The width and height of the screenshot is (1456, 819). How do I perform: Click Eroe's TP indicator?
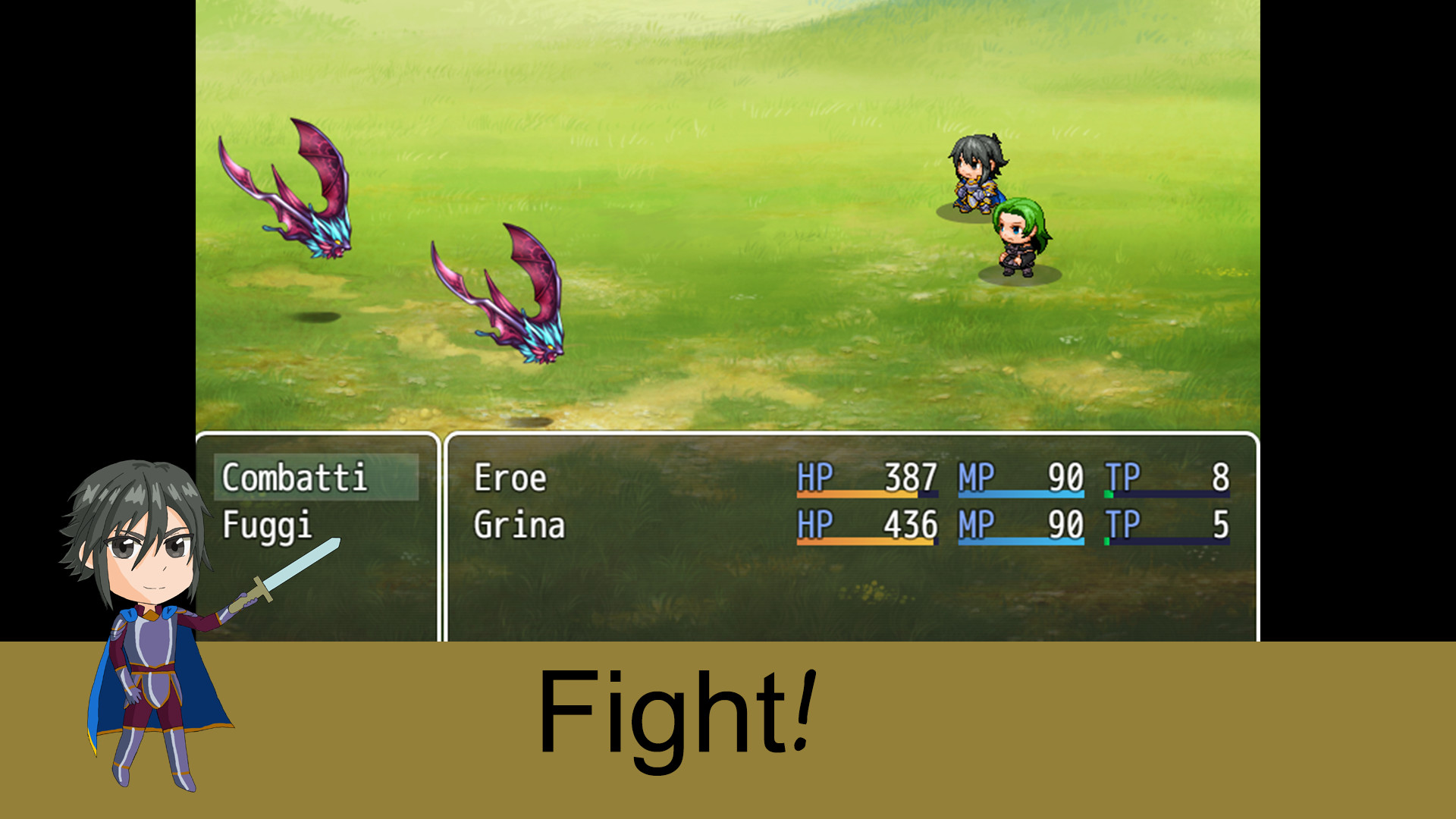tap(1168, 478)
